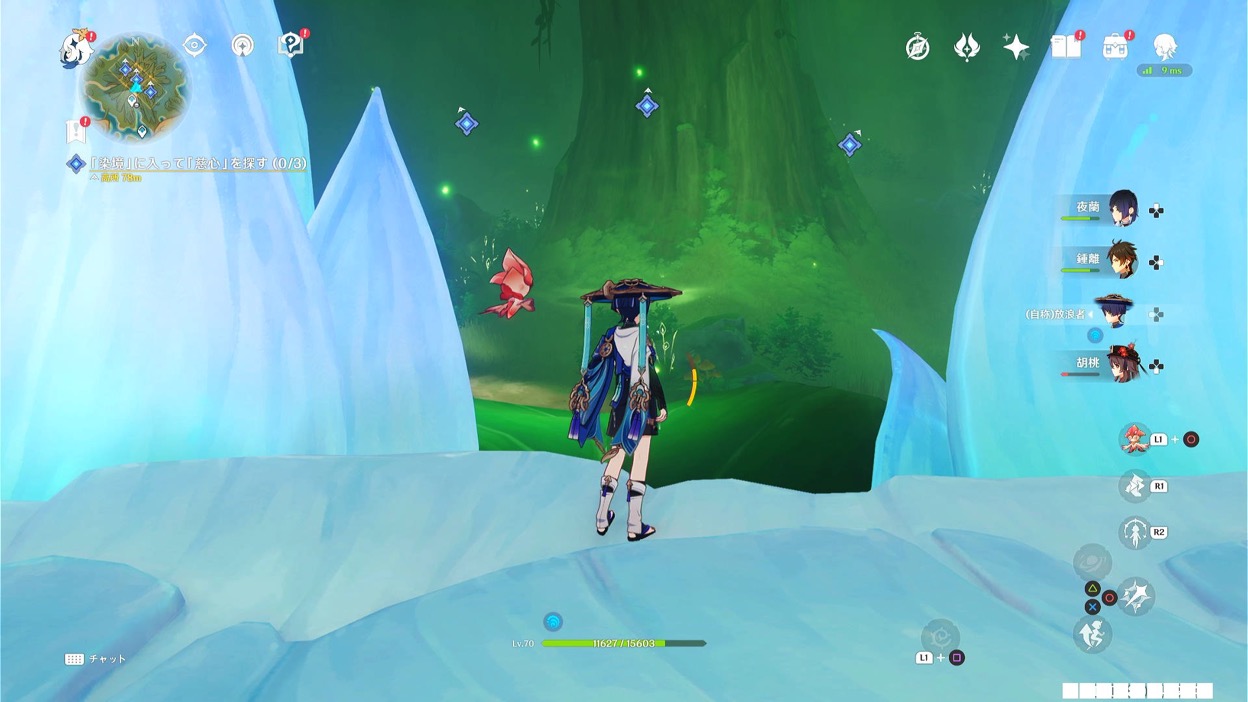Viewport: 1248px width, 702px height.
Task: Select the tracked 染境 quest objective
Action: point(190,163)
